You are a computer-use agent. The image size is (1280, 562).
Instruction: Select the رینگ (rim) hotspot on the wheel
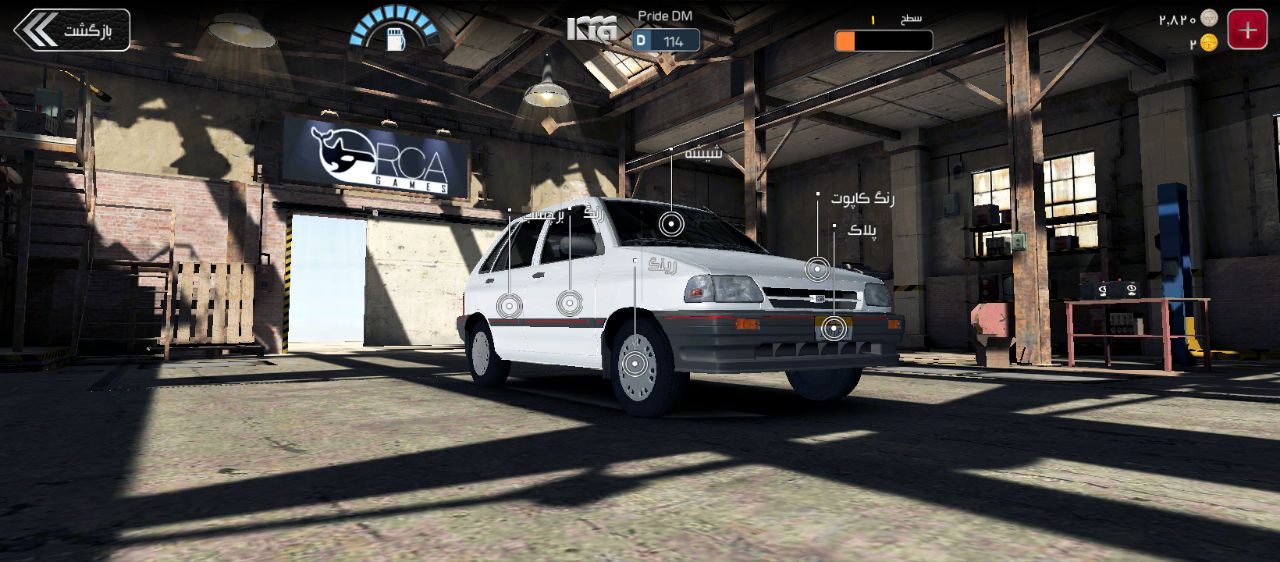635,364
